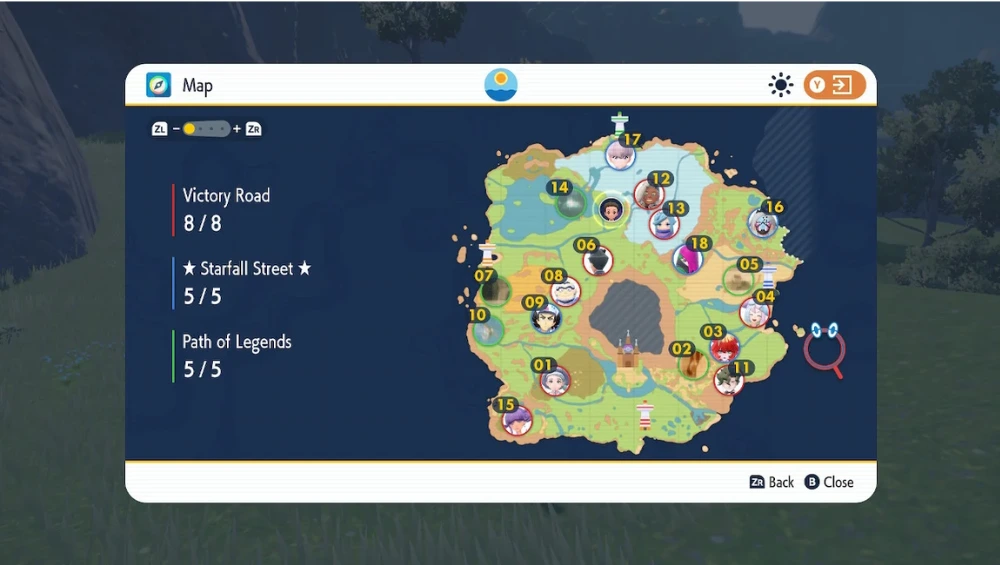Viewport: 1000px width, 565px height.
Task: Select the Victory Road progress entry
Action: pos(226,209)
